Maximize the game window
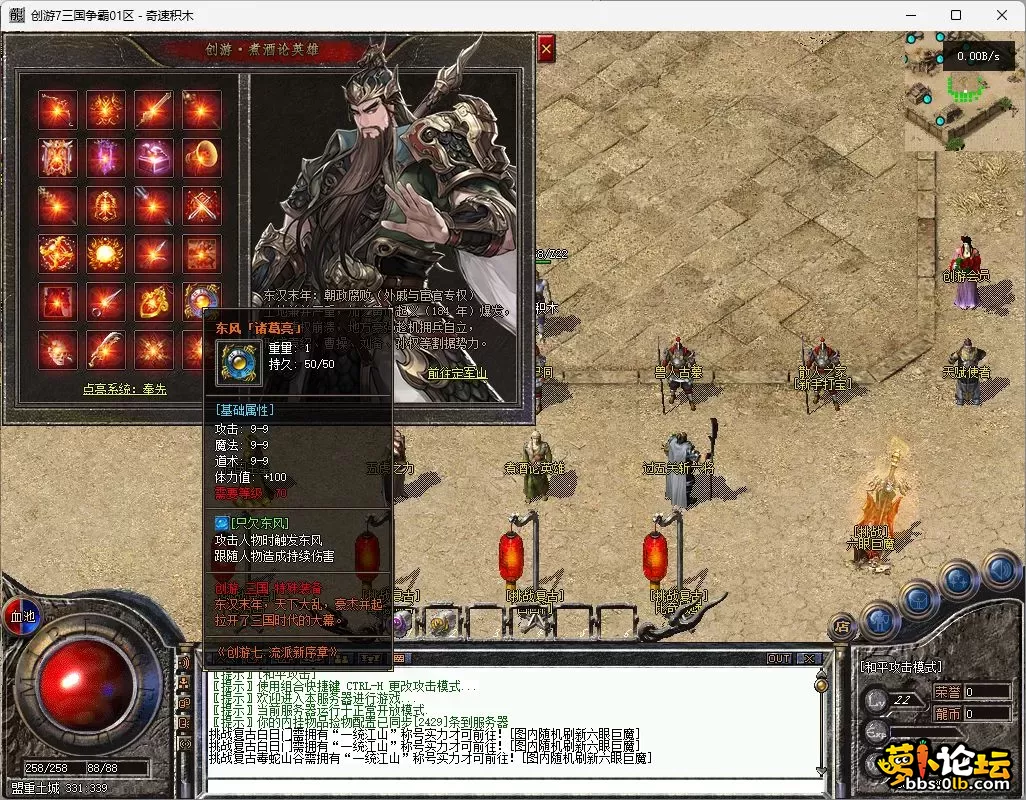 [956, 15]
